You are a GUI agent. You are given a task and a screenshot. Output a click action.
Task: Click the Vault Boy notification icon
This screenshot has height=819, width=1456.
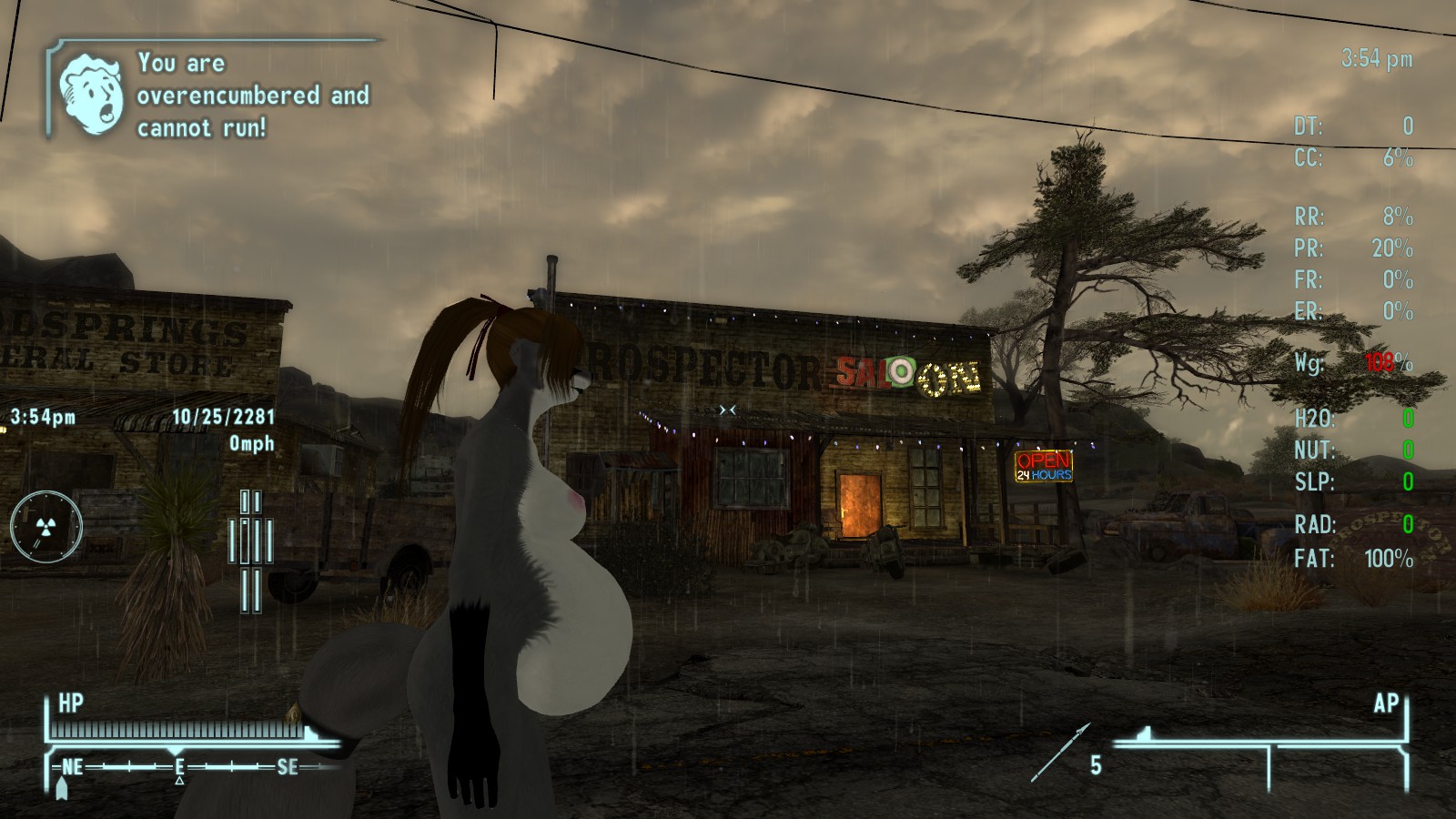tap(91, 94)
